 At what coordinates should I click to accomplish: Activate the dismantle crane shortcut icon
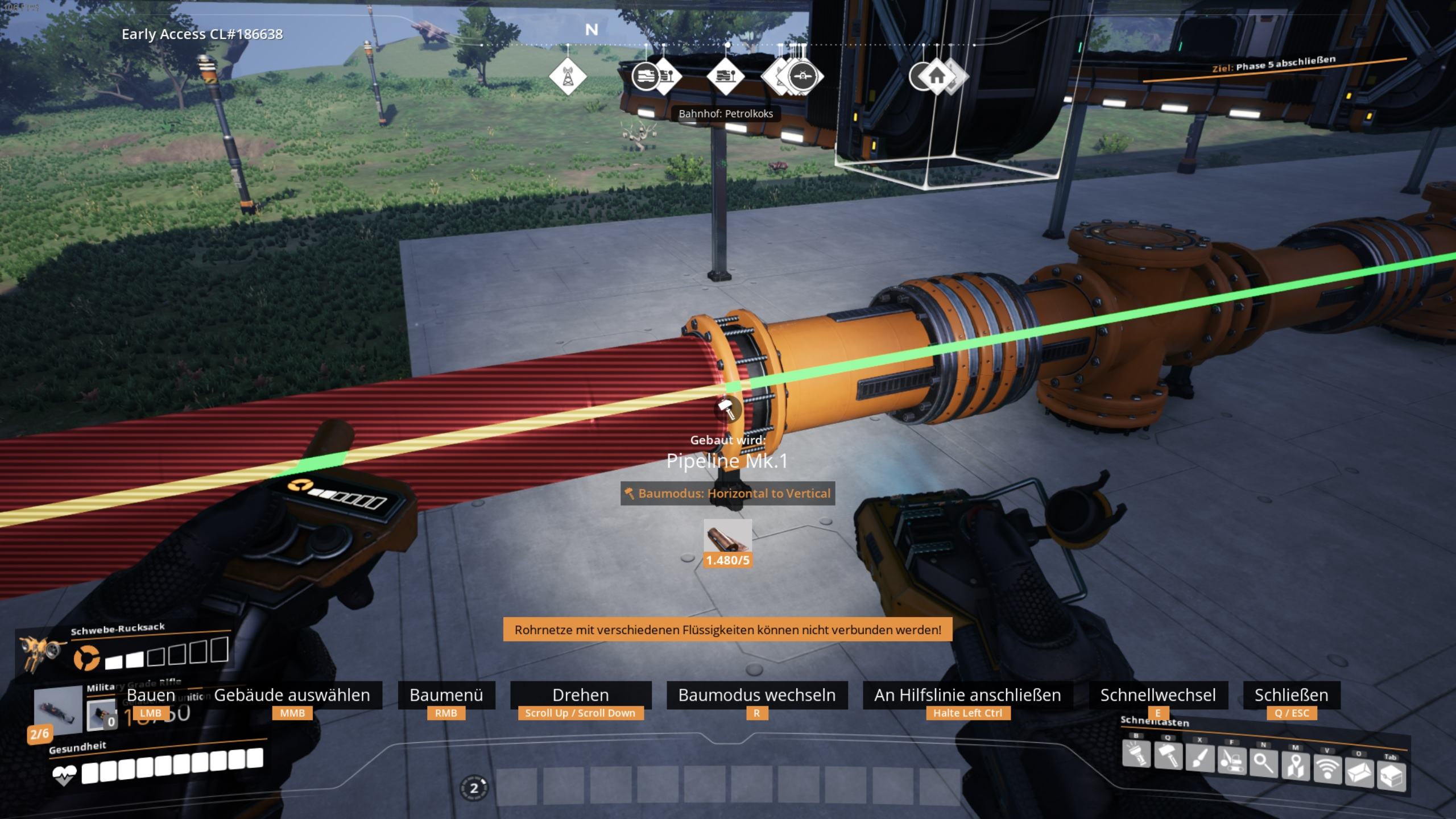1232,762
